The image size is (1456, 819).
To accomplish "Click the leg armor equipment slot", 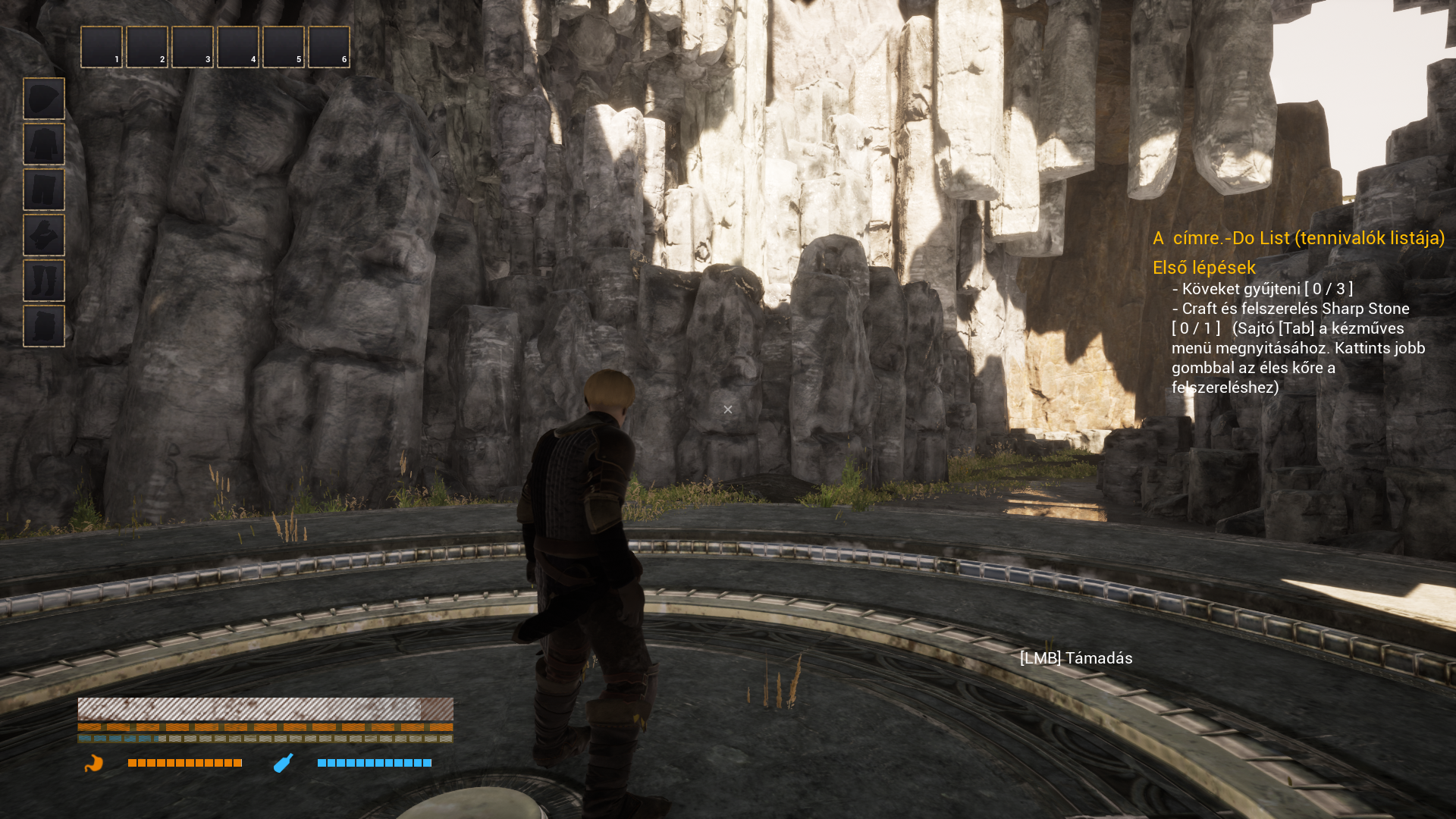I will 44,190.
